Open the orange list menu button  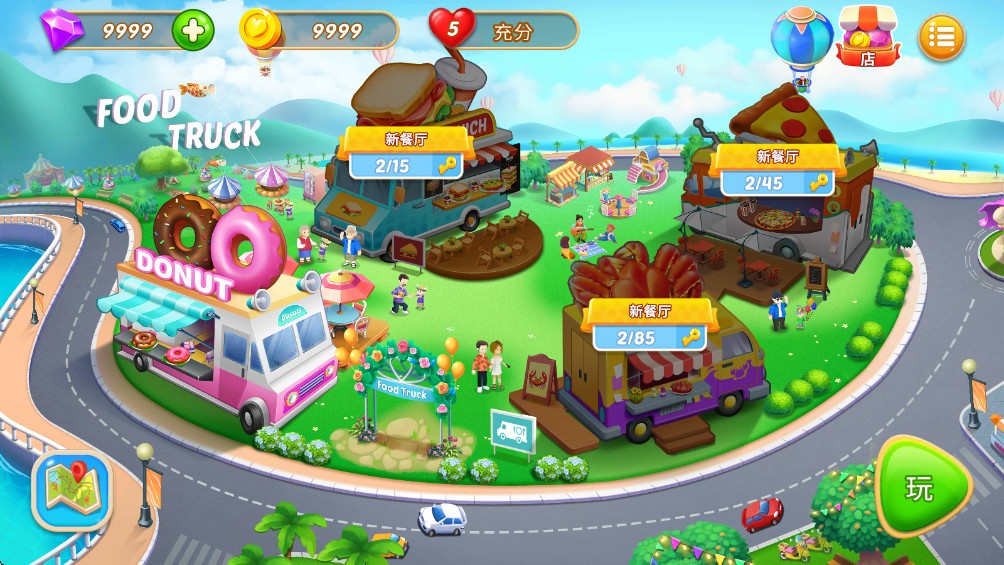tap(941, 37)
